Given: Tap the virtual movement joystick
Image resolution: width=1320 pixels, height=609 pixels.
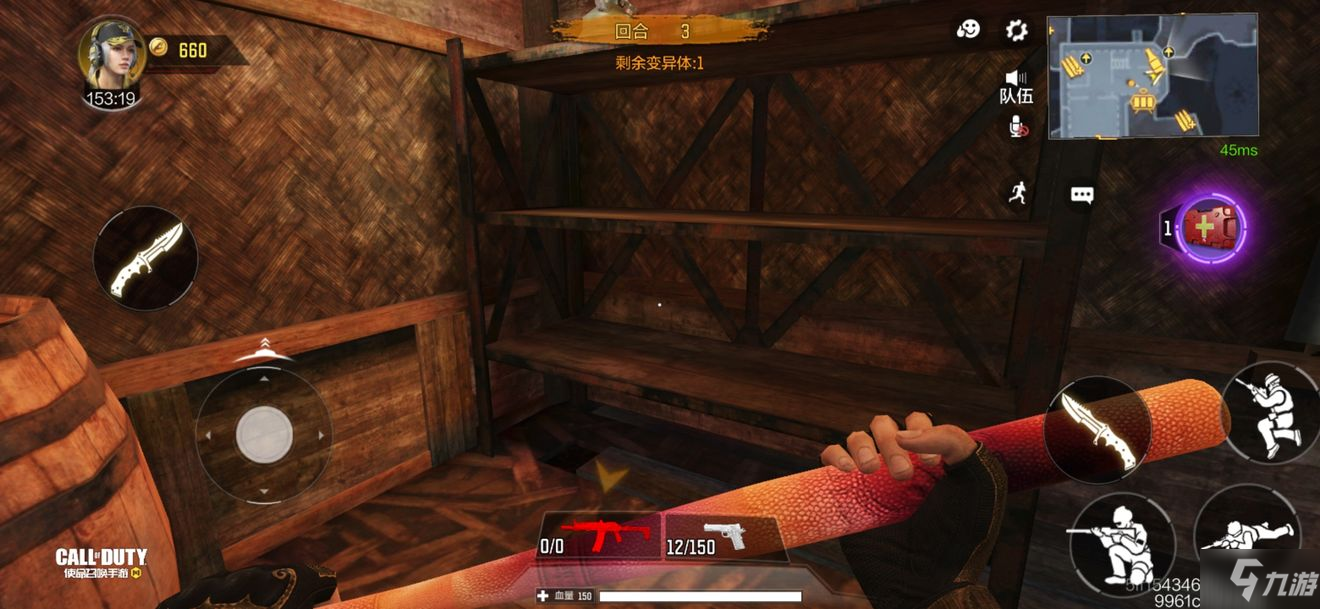Looking at the screenshot, I should pyautogui.click(x=264, y=435).
